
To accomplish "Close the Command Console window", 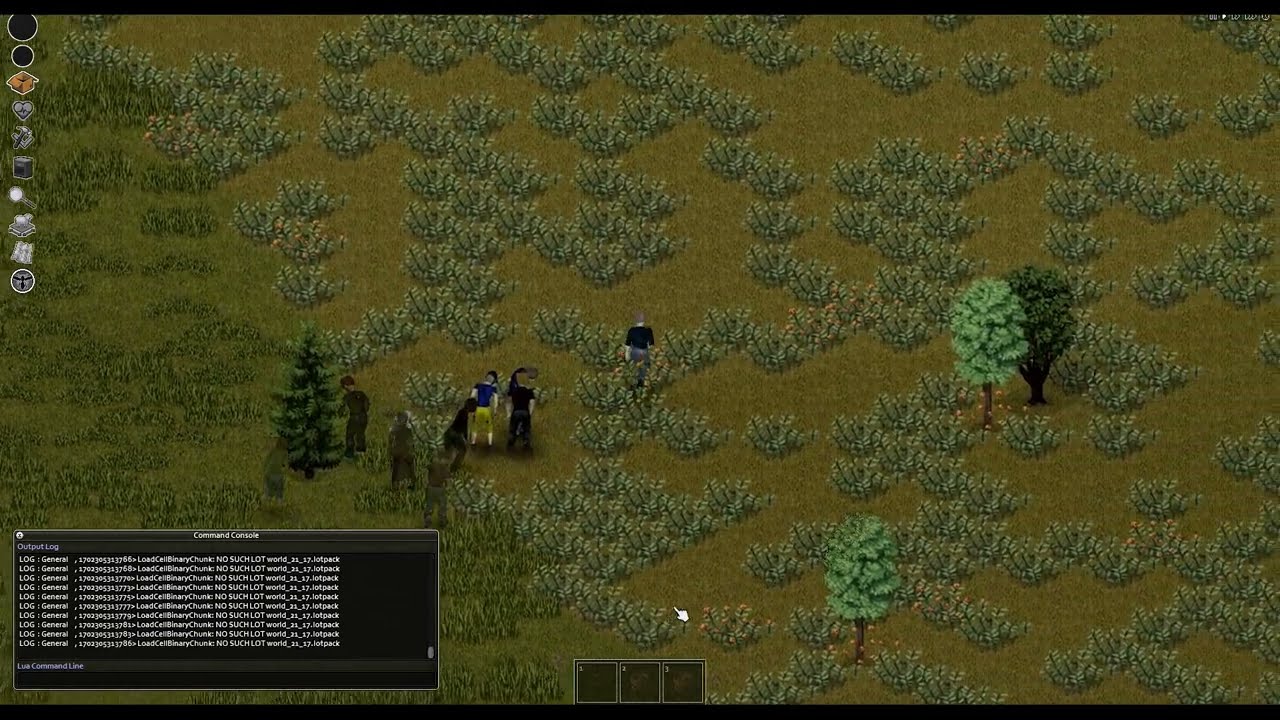I will click(19, 535).
